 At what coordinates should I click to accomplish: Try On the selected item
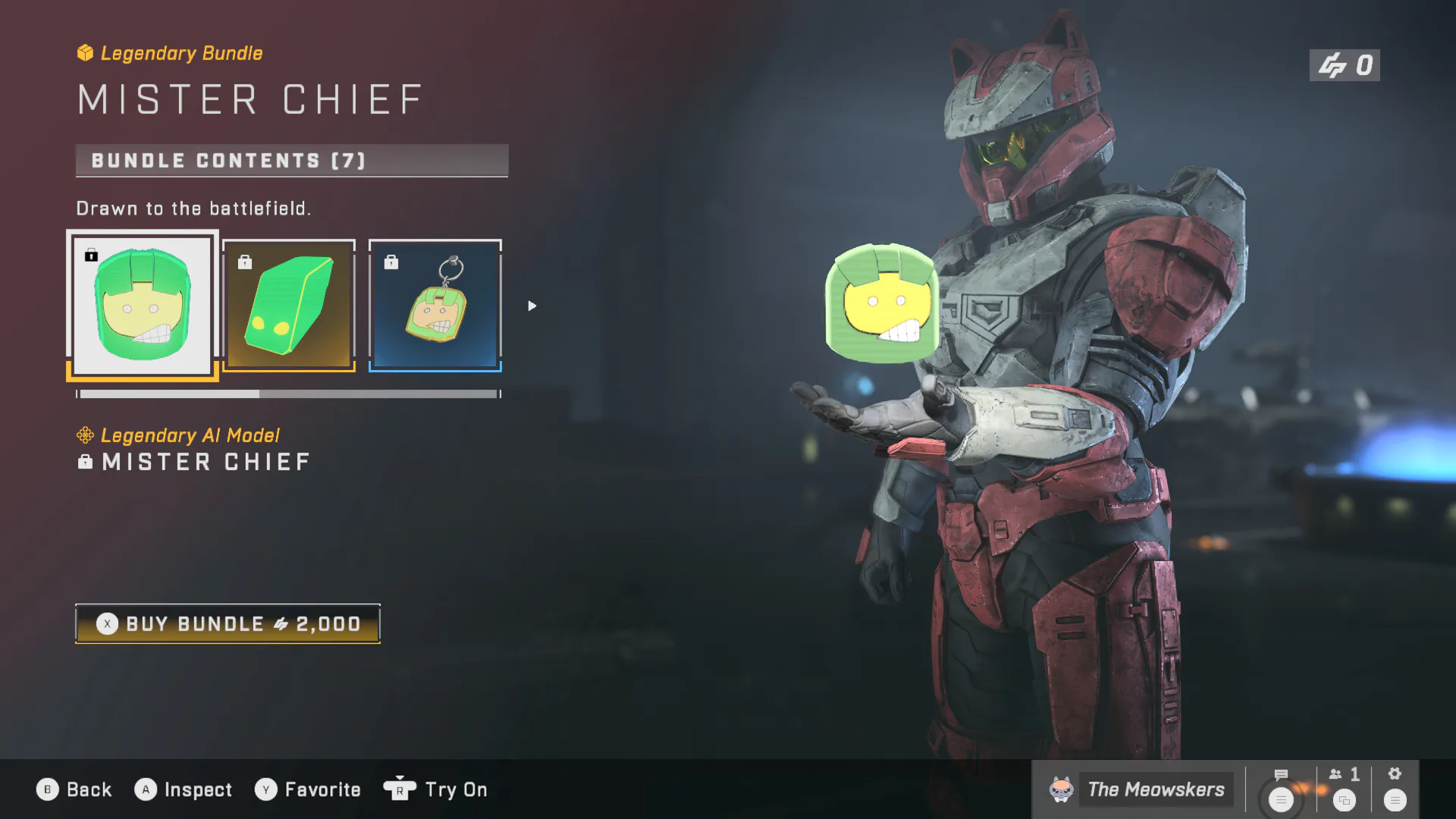tap(436, 789)
